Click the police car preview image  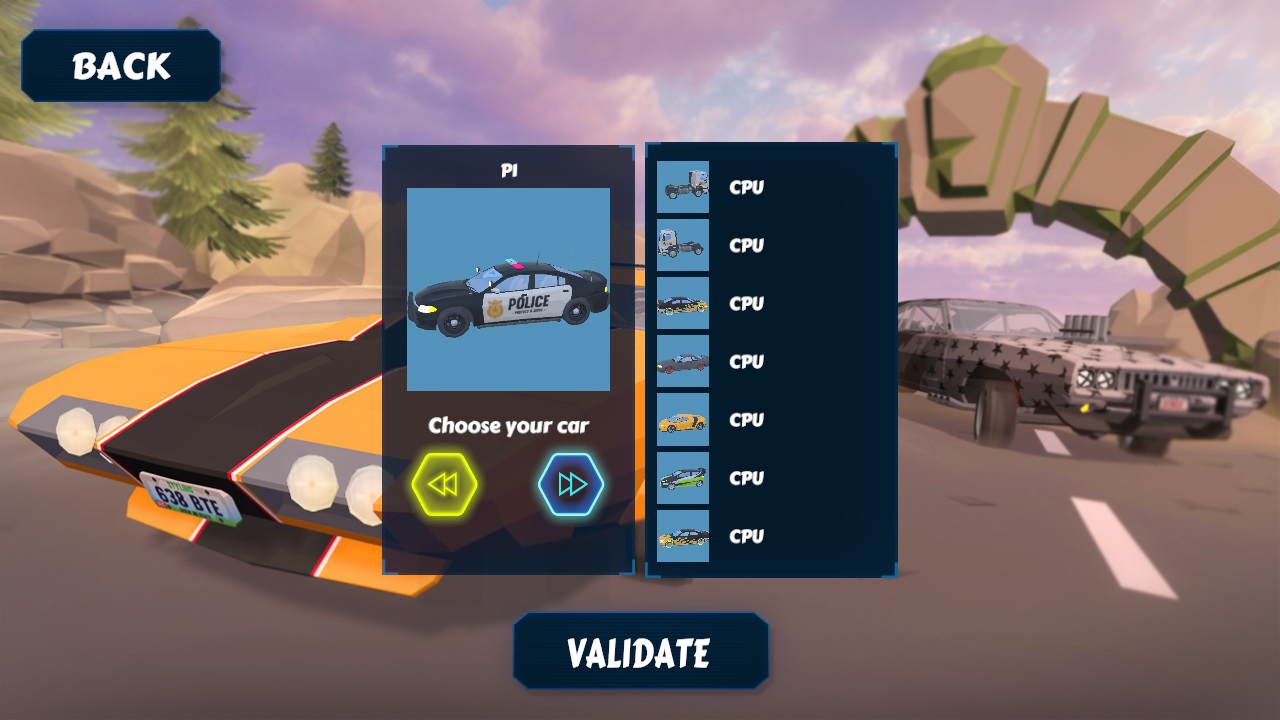(x=510, y=290)
